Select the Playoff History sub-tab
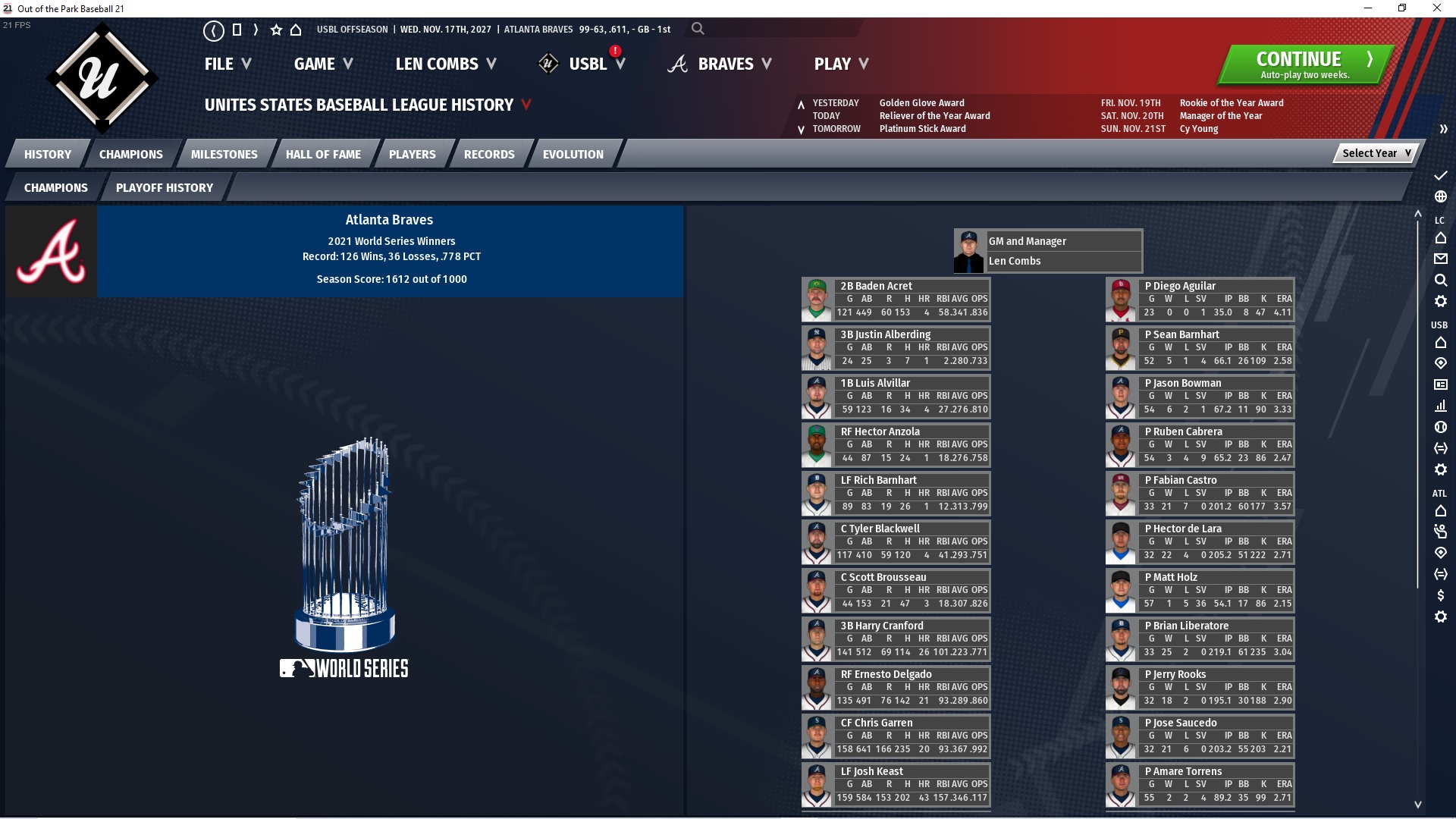This screenshot has width=1456, height=819. pos(165,187)
